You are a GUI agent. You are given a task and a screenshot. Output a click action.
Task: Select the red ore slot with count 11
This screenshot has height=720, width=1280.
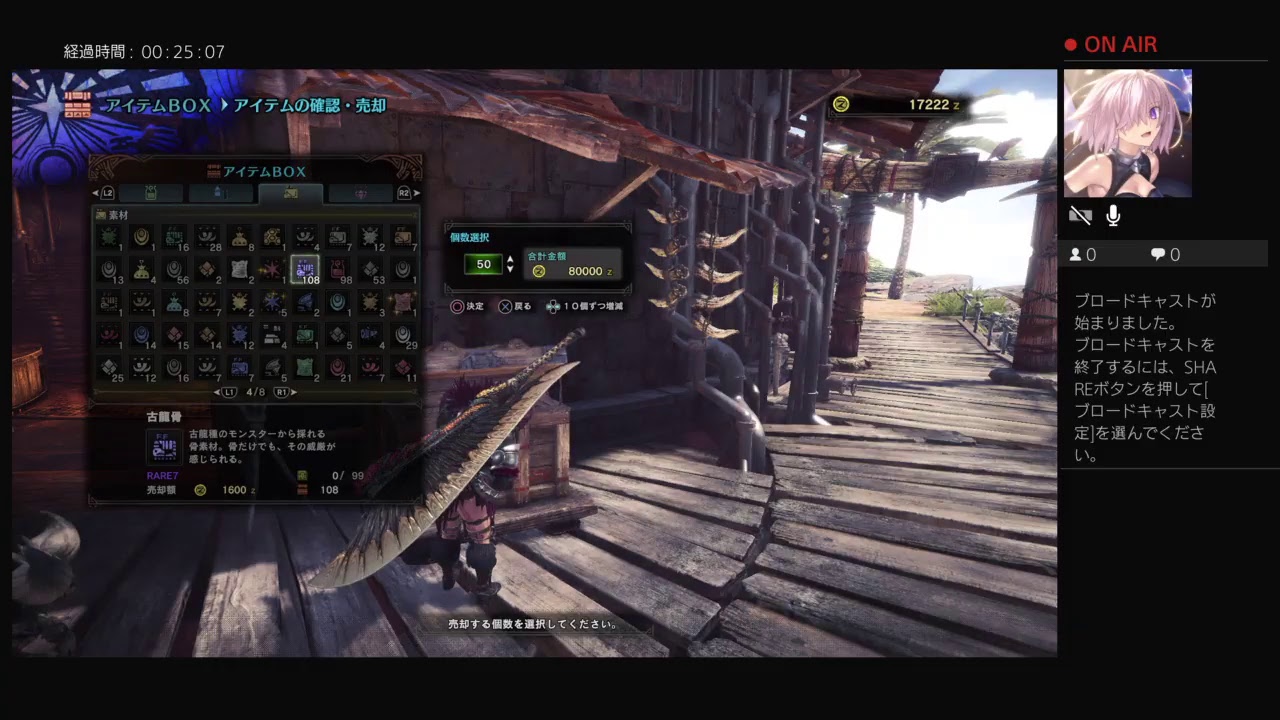pyautogui.click(x=403, y=366)
